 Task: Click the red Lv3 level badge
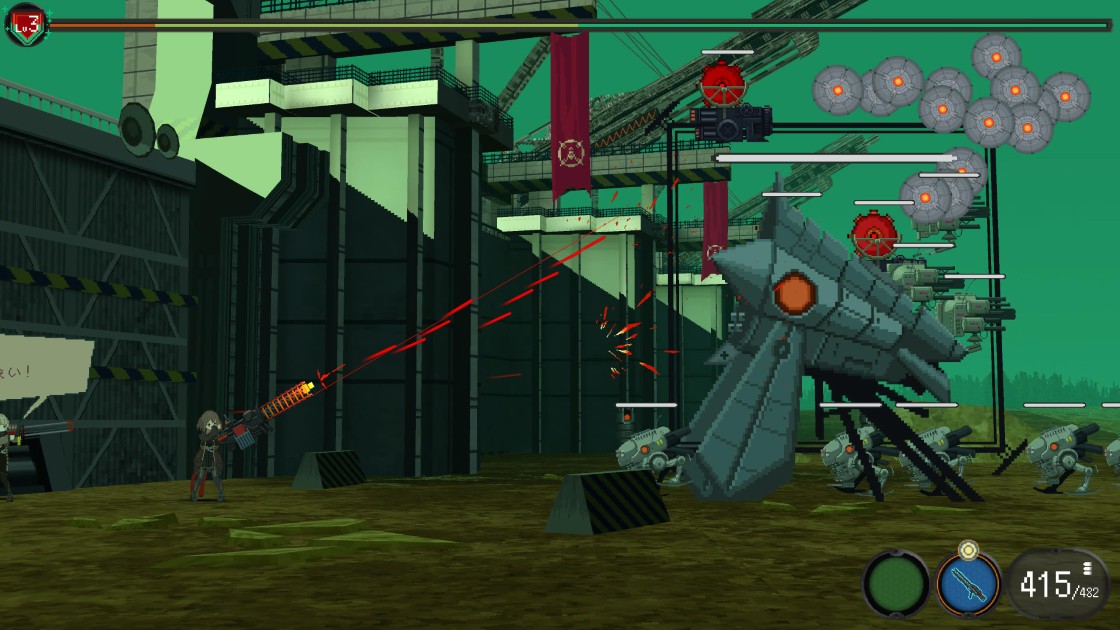[26, 25]
